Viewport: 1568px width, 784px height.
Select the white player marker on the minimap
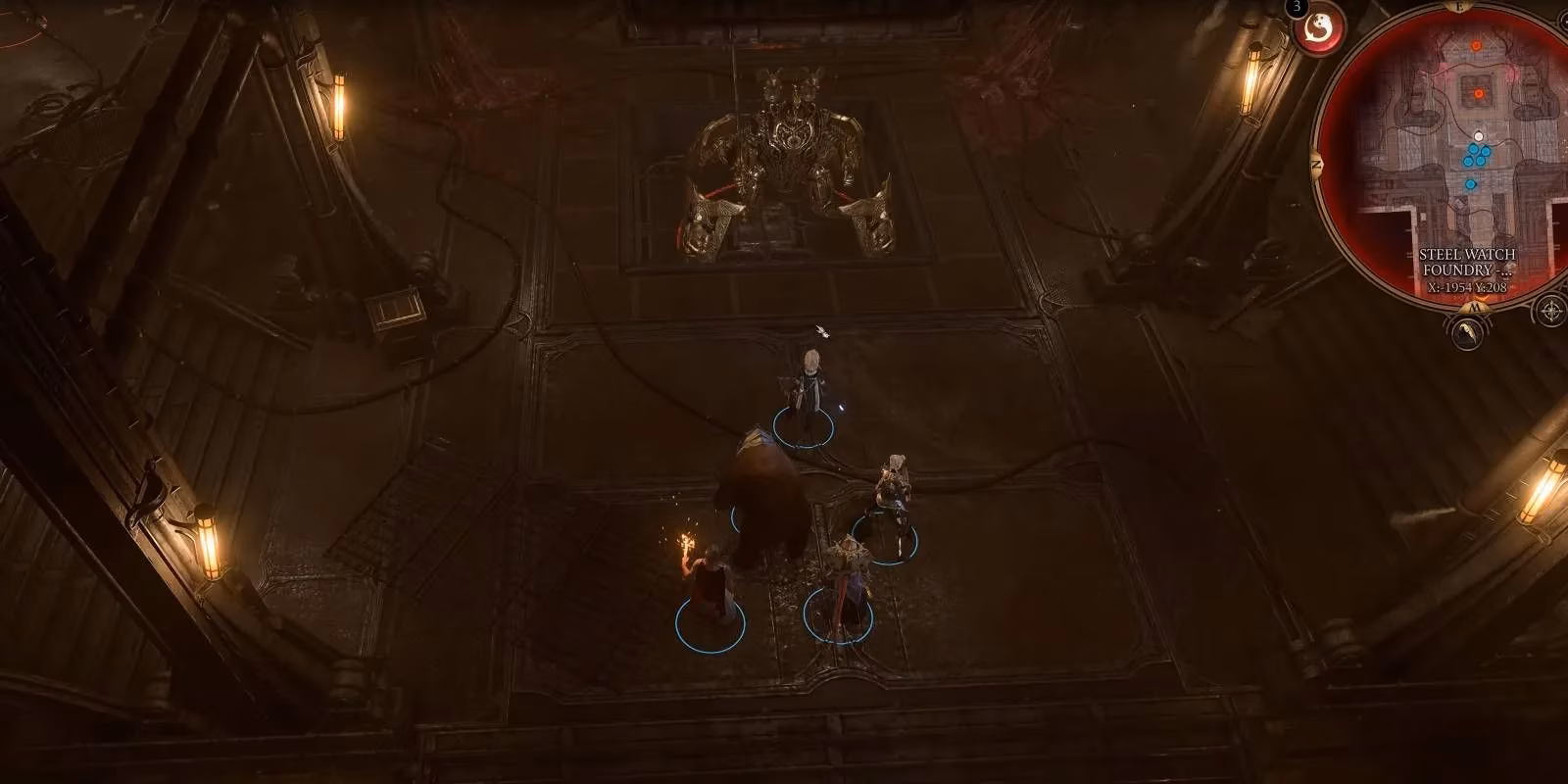[1478, 135]
